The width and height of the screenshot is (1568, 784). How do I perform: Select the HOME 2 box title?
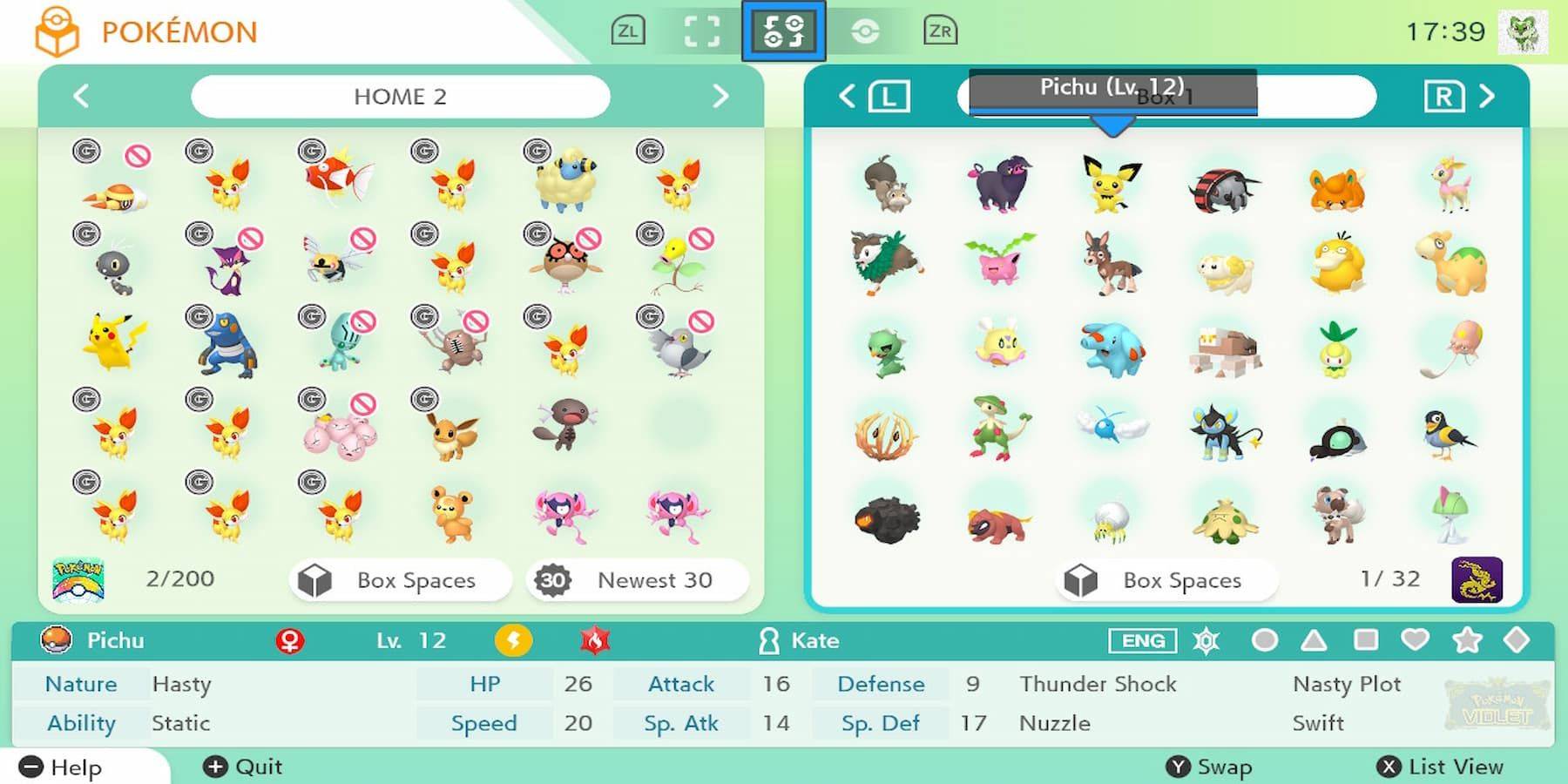[400, 96]
